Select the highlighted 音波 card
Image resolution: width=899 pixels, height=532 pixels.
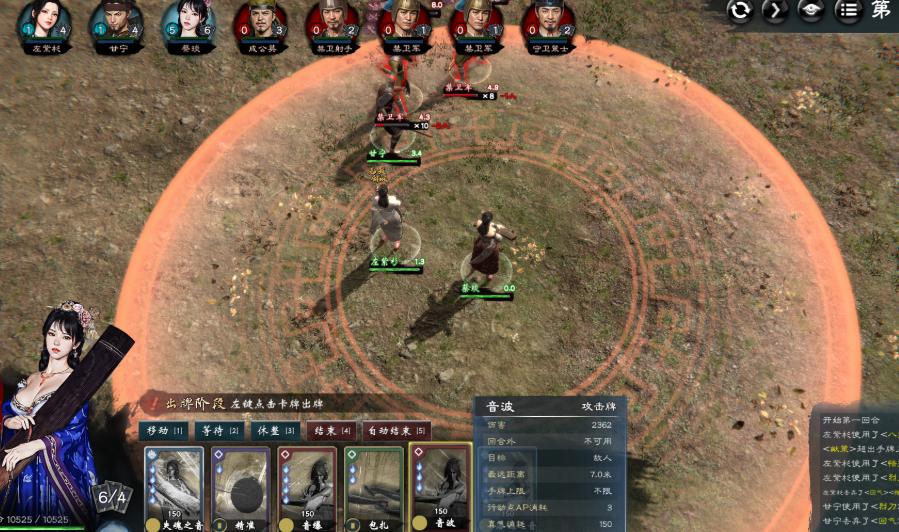coord(441,488)
